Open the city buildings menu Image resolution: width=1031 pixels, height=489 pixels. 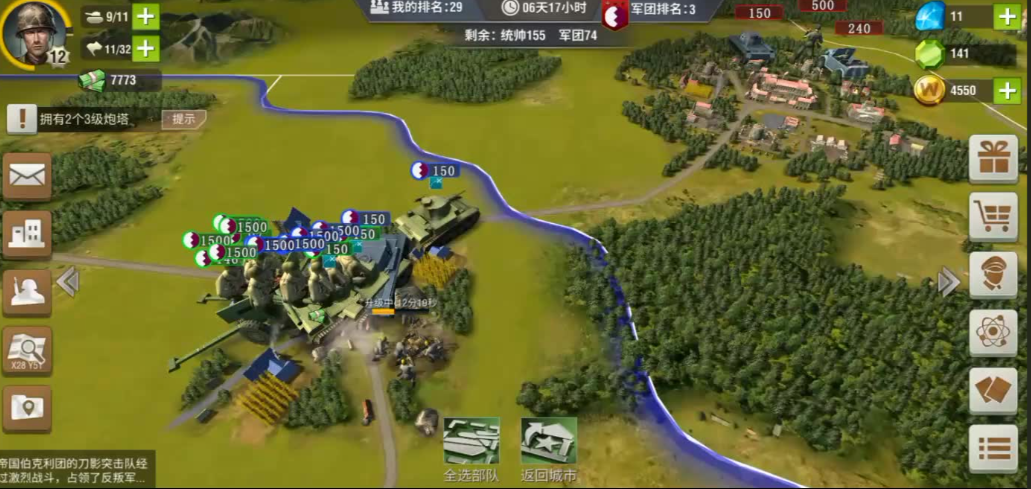pyautogui.click(x=27, y=234)
